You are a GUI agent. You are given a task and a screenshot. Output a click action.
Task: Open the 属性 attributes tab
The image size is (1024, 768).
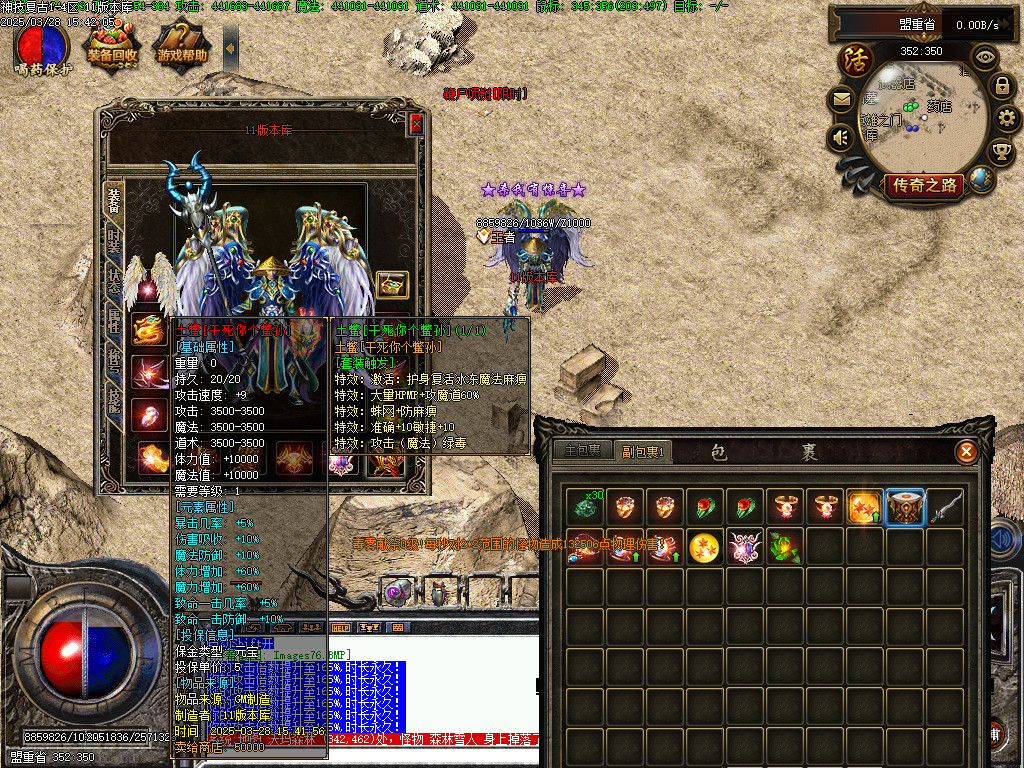pos(114,322)
